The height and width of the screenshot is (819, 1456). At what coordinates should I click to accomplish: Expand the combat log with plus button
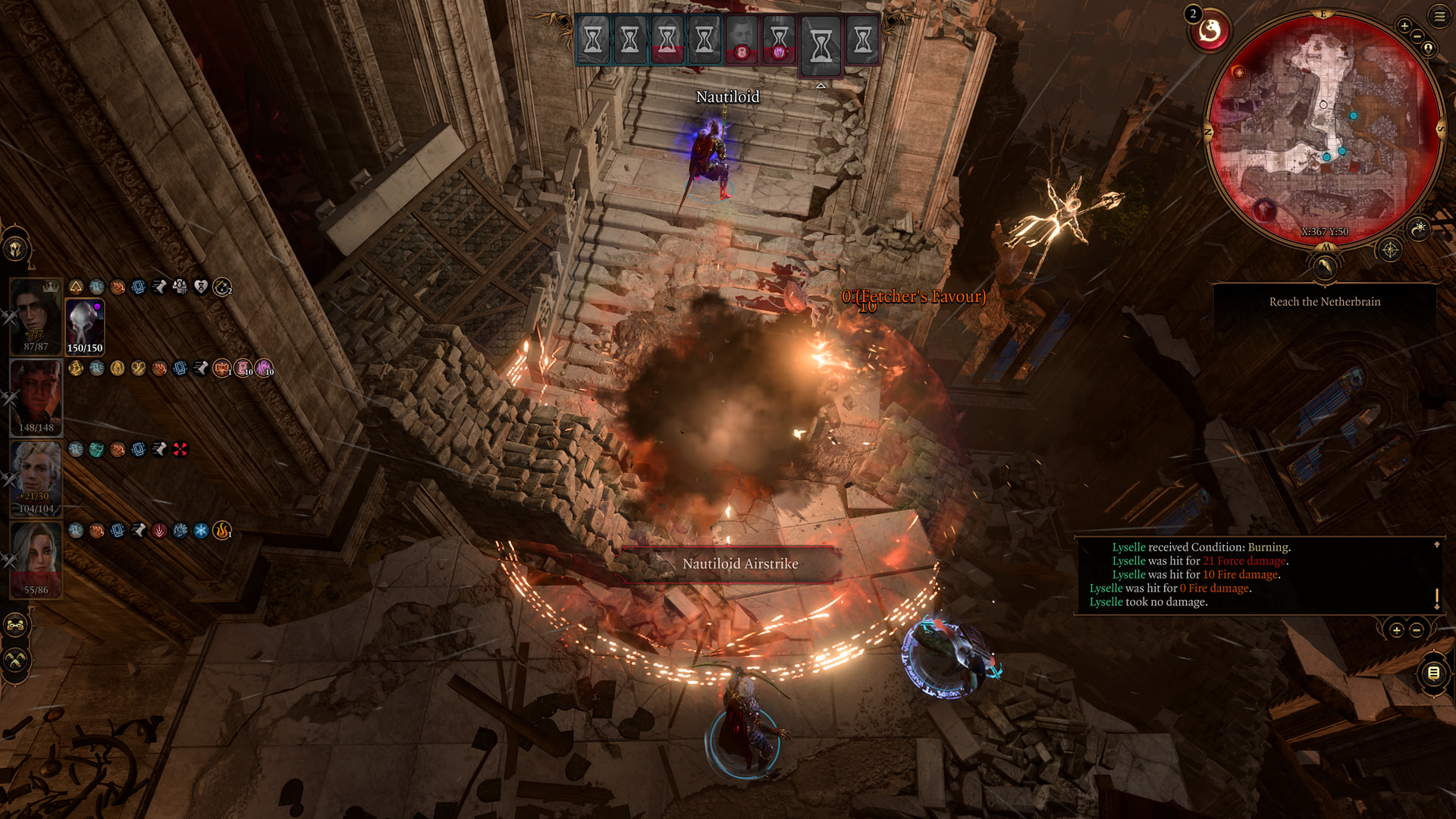click(1397, 630)
